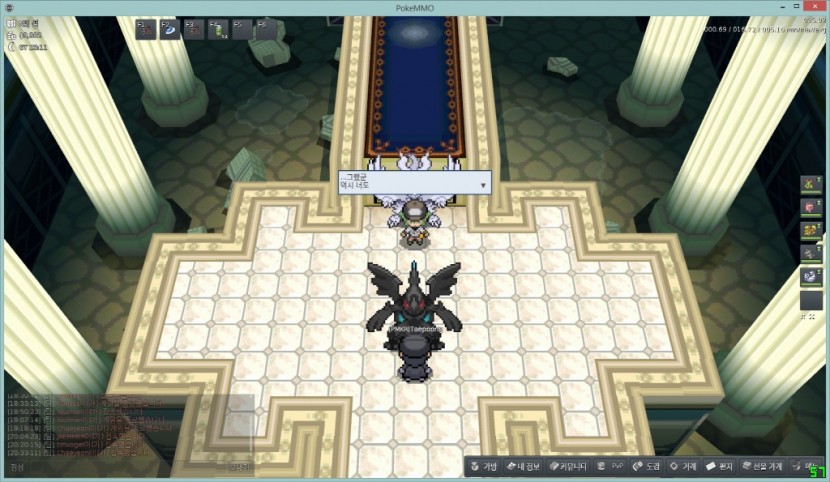
Task: Advance the dialogue box arrow
Action: coord(483,185)
